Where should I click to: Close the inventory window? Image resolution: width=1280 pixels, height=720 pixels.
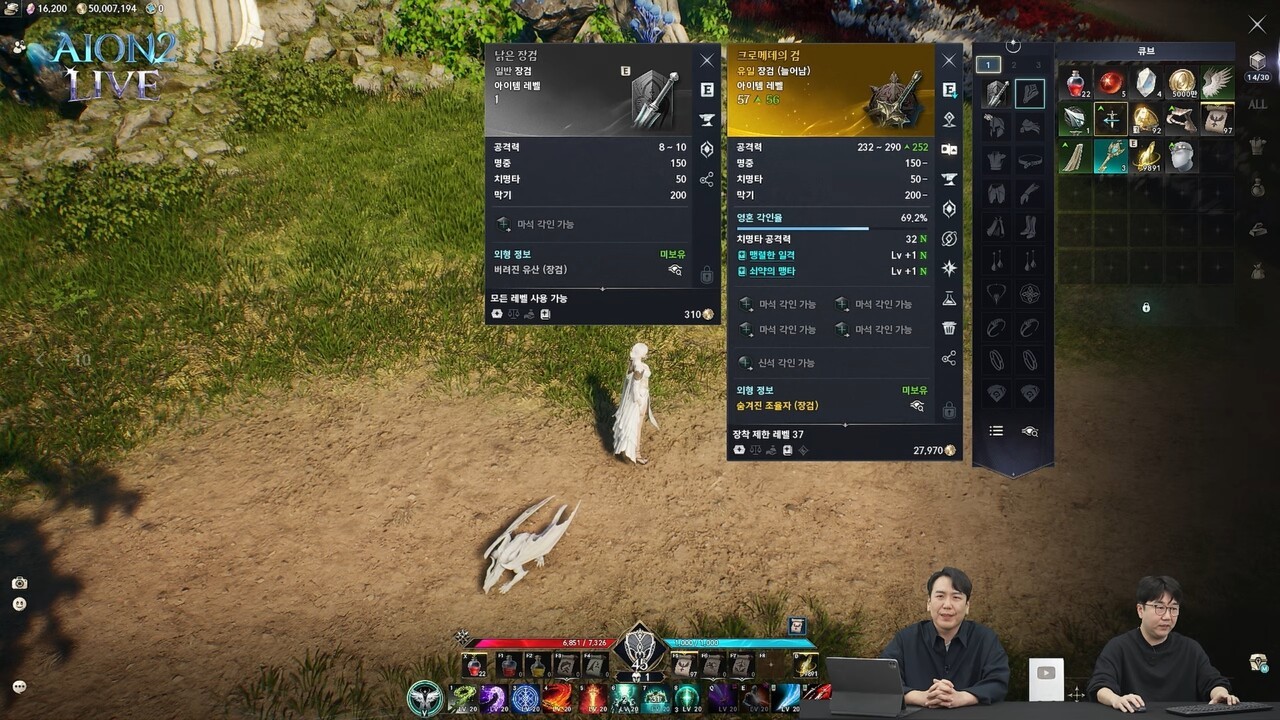tap(1257, 25)
